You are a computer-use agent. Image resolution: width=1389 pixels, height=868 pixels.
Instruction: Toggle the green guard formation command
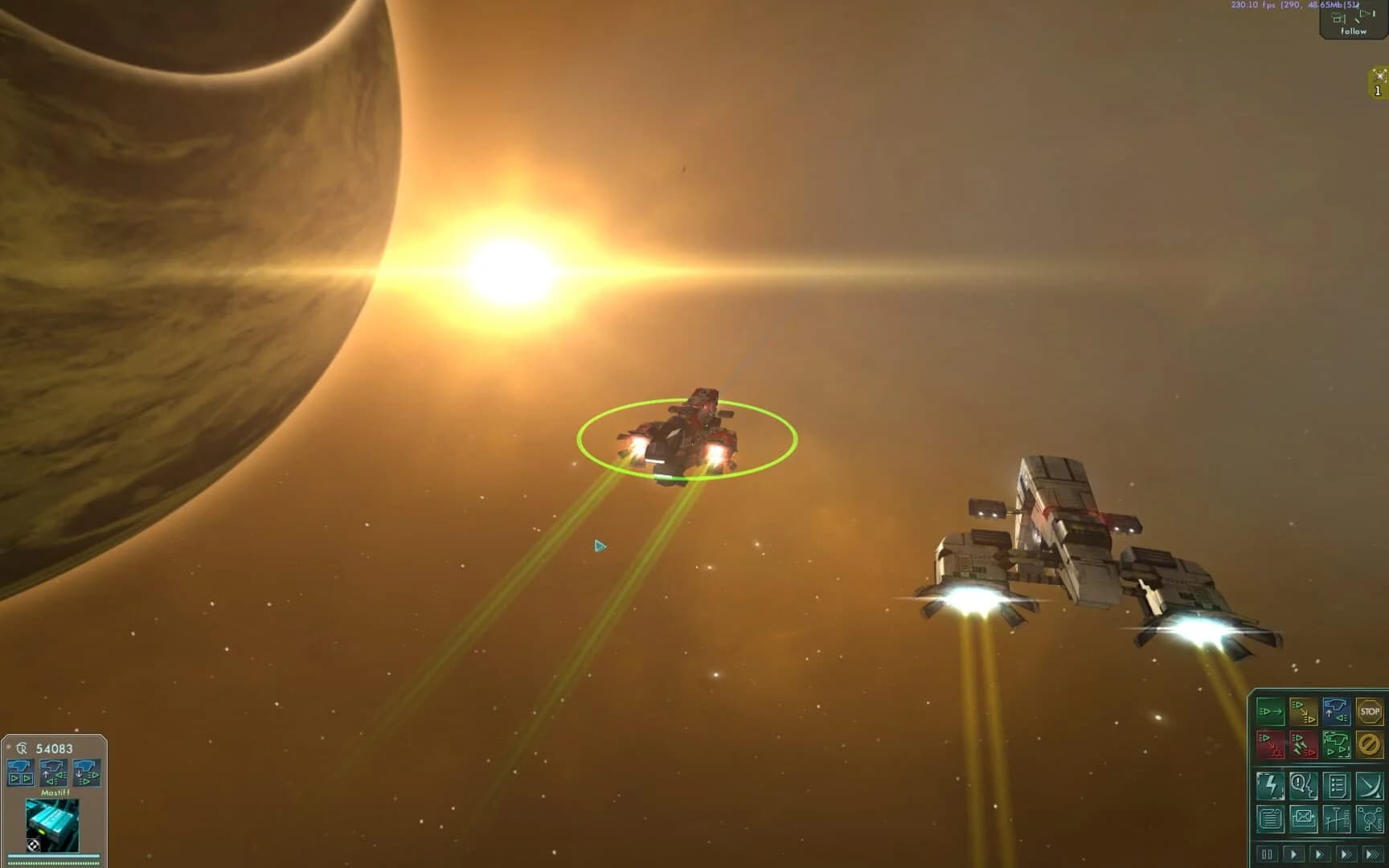[x=1338, y=745]
